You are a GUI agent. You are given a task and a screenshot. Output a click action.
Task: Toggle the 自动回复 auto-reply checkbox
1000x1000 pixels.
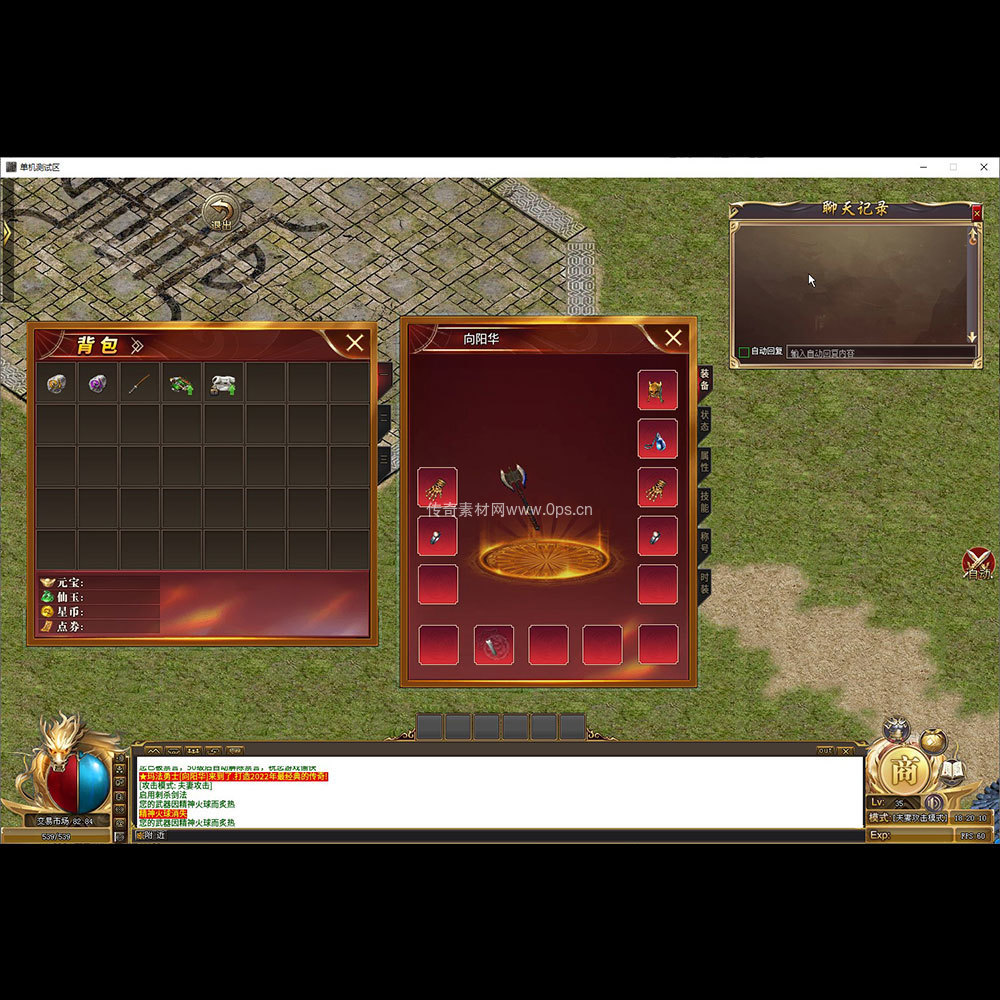(x=744, y=352)
